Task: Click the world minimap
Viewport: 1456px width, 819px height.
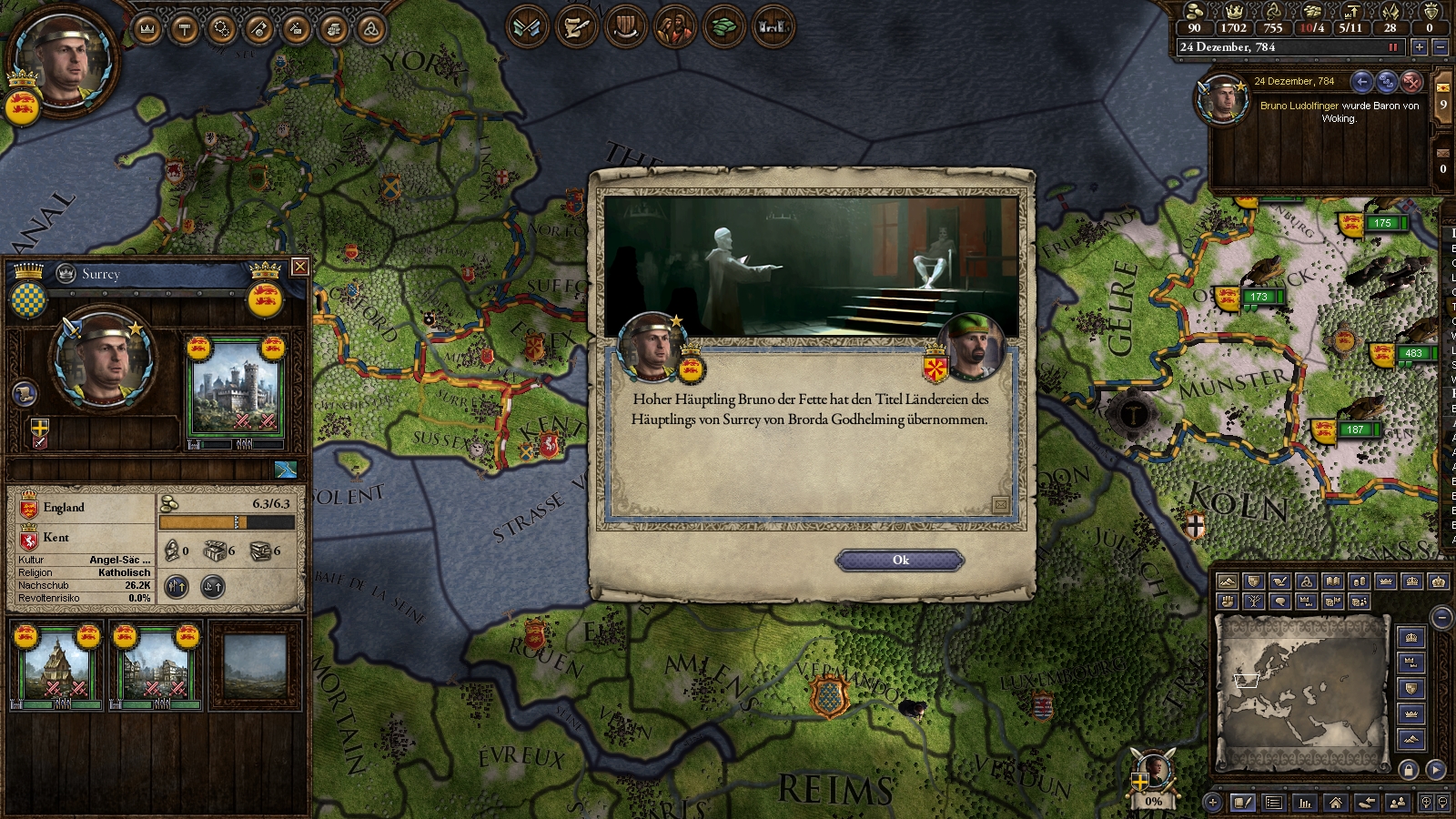Action: point(1301,690)
